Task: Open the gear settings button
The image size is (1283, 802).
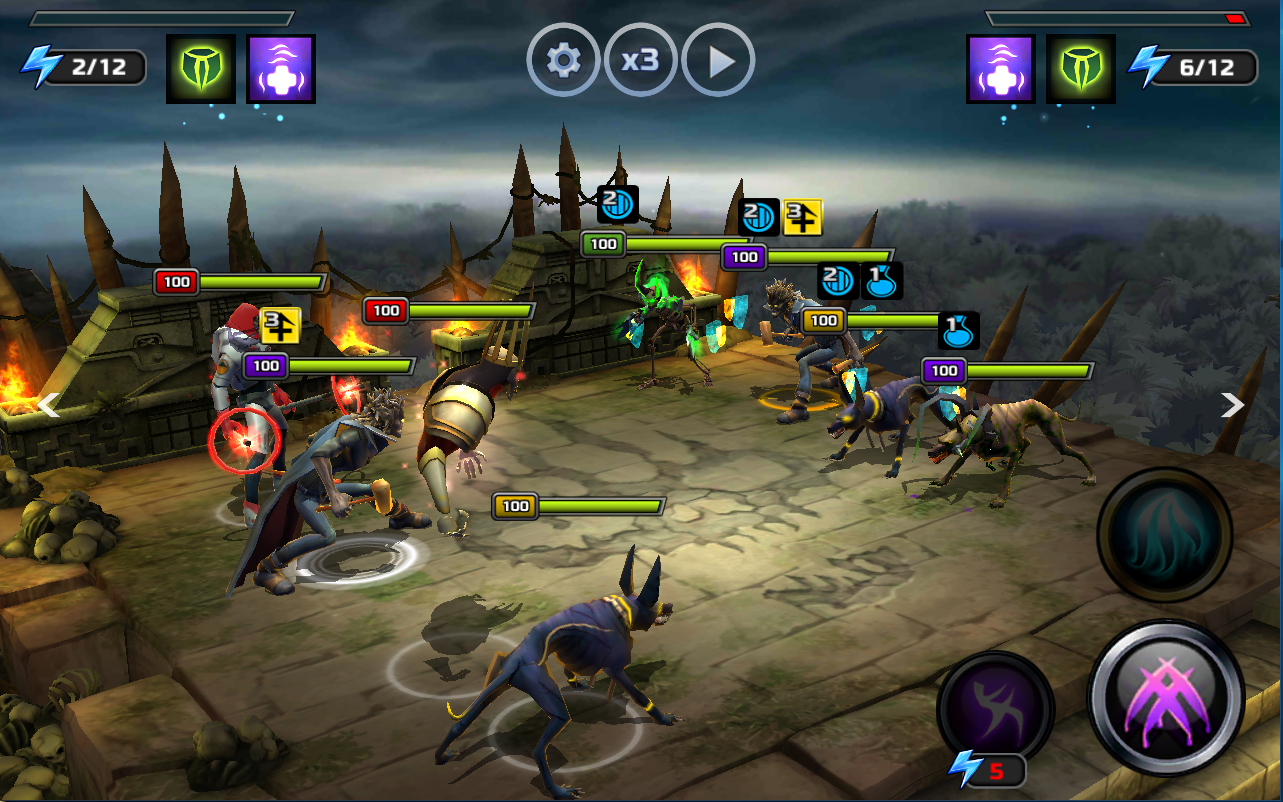Action: 563,61
